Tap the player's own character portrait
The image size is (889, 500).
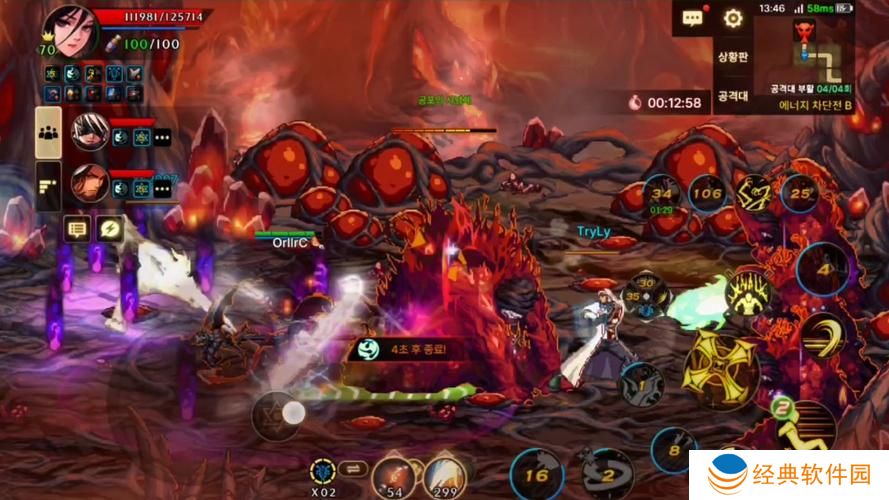(x=69, y=28)
